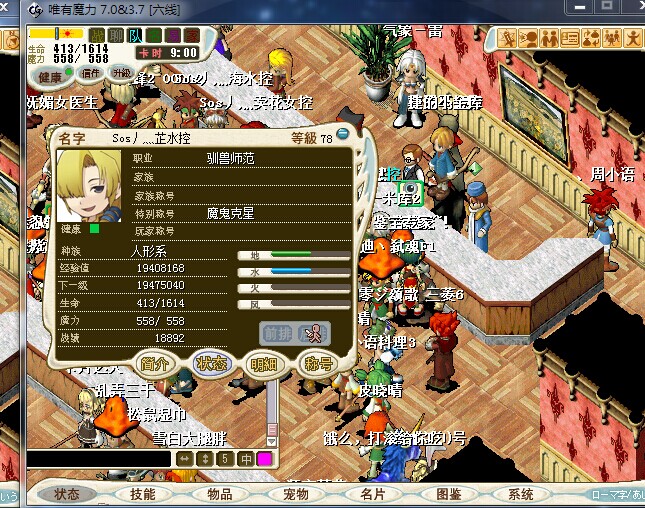This screenshot has width=645, height=508.
Task: Close the character info panel with the round button
Action: point(343,135)
